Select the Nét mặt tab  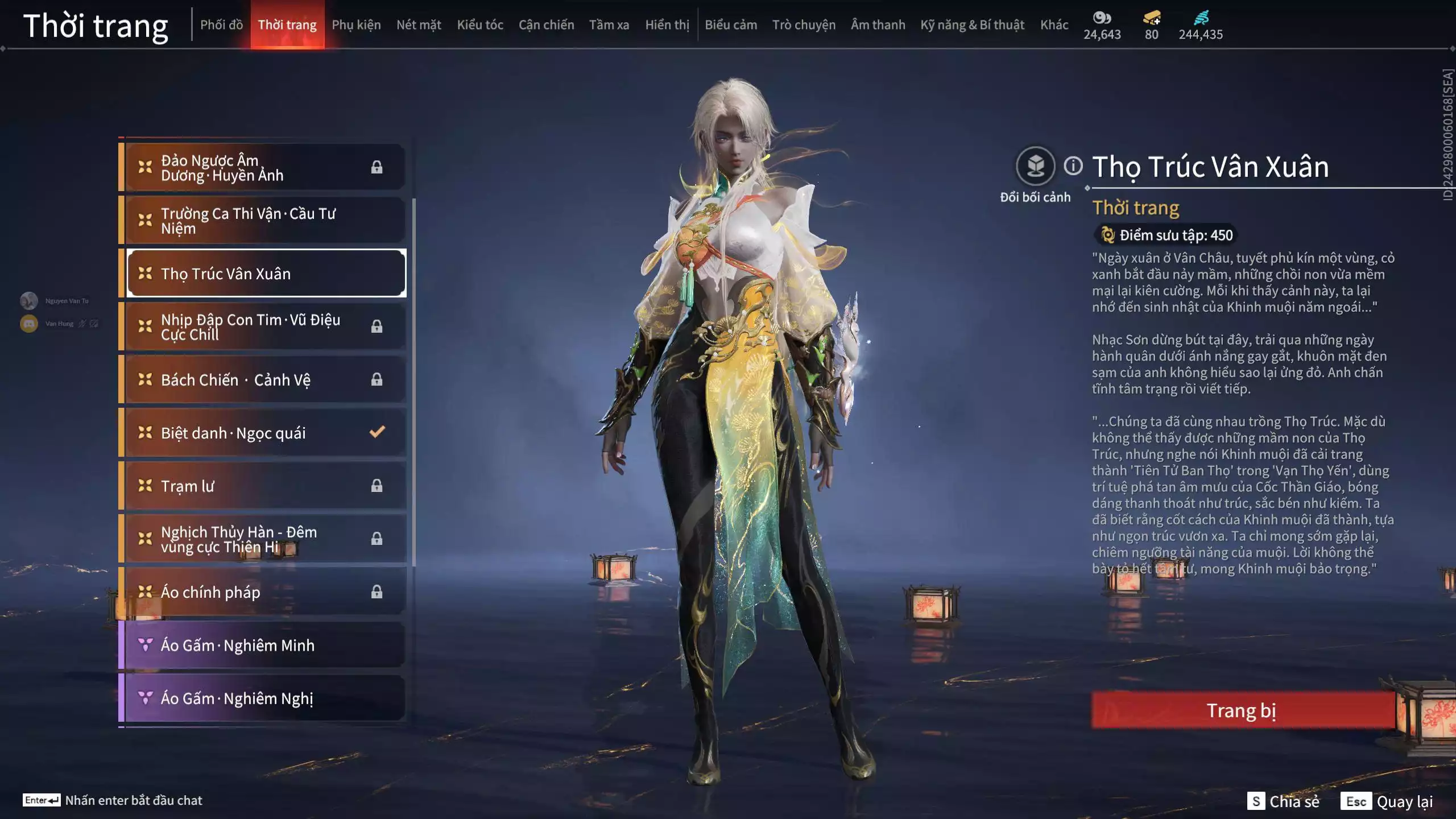(x=419, y=25)
